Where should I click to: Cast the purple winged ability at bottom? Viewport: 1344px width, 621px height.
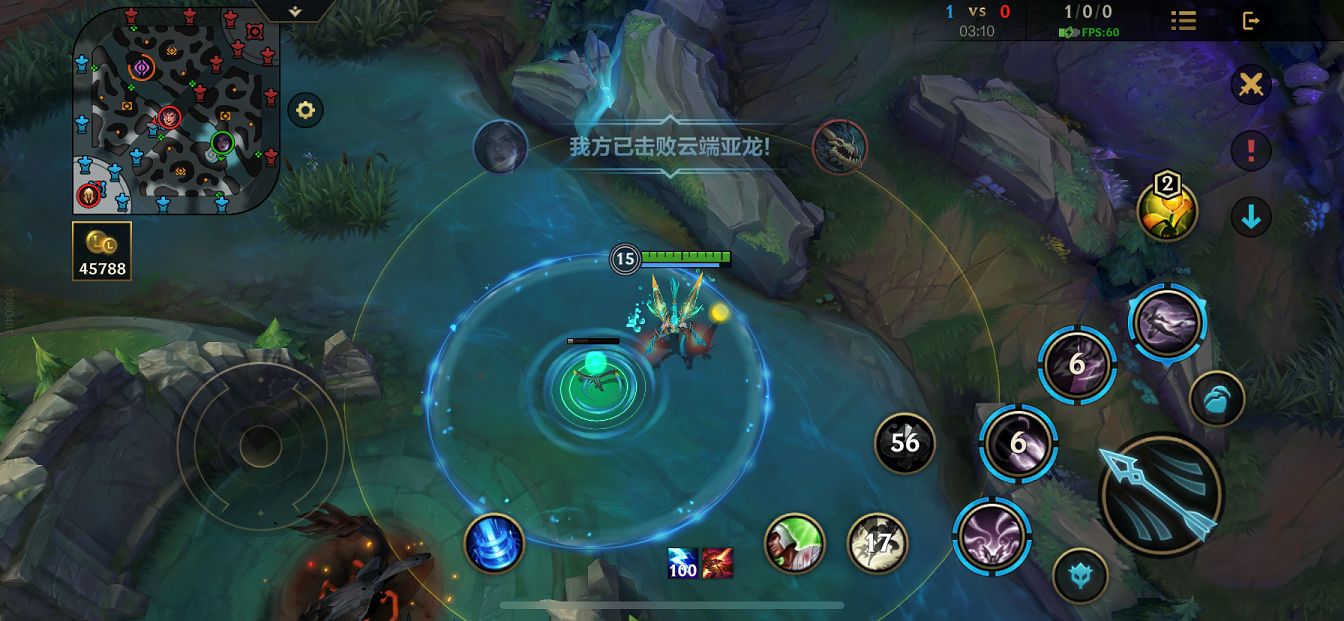pyautogui.click(x=991, y=535)
